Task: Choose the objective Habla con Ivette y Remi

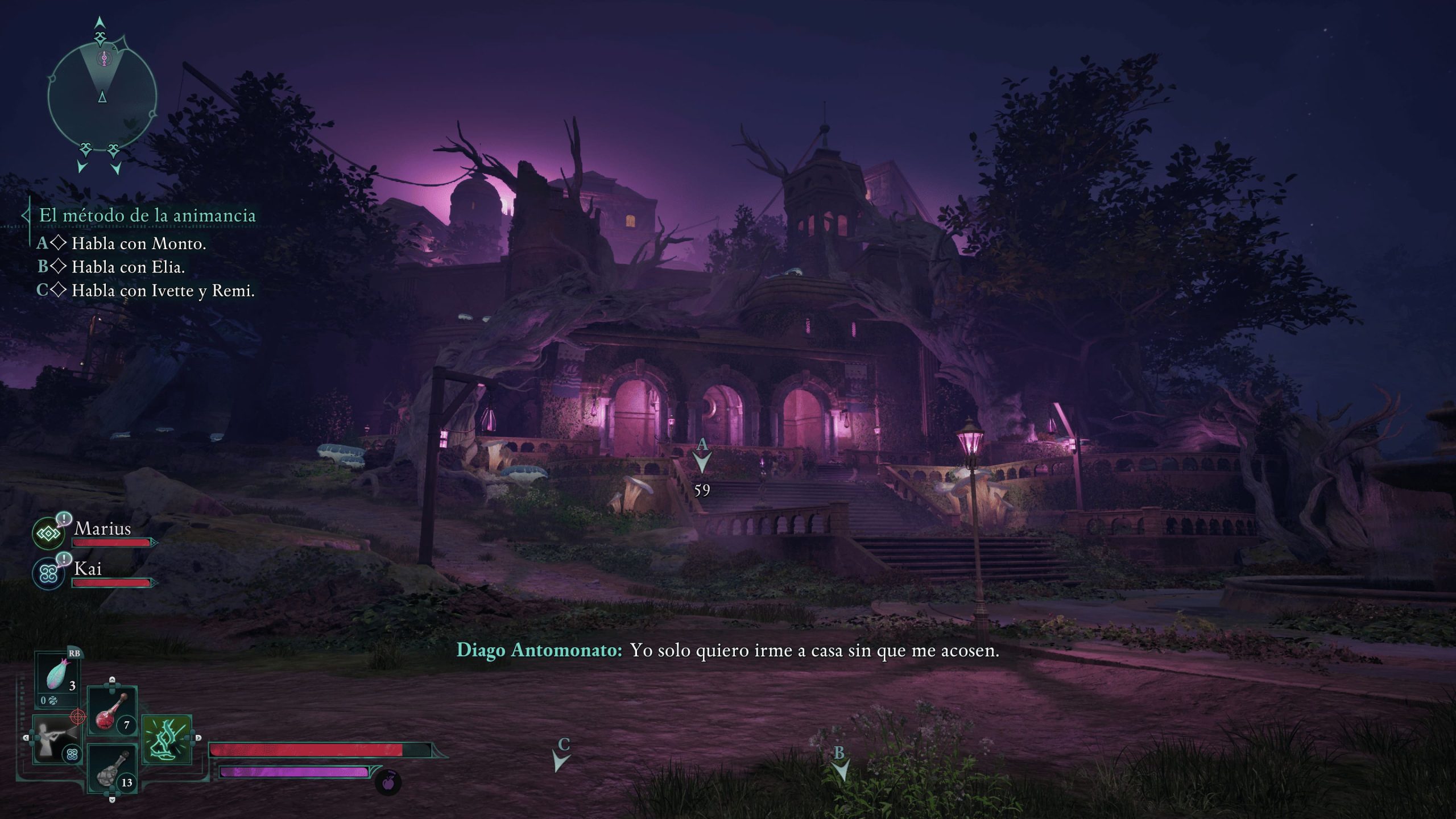Action: point(163,291)
